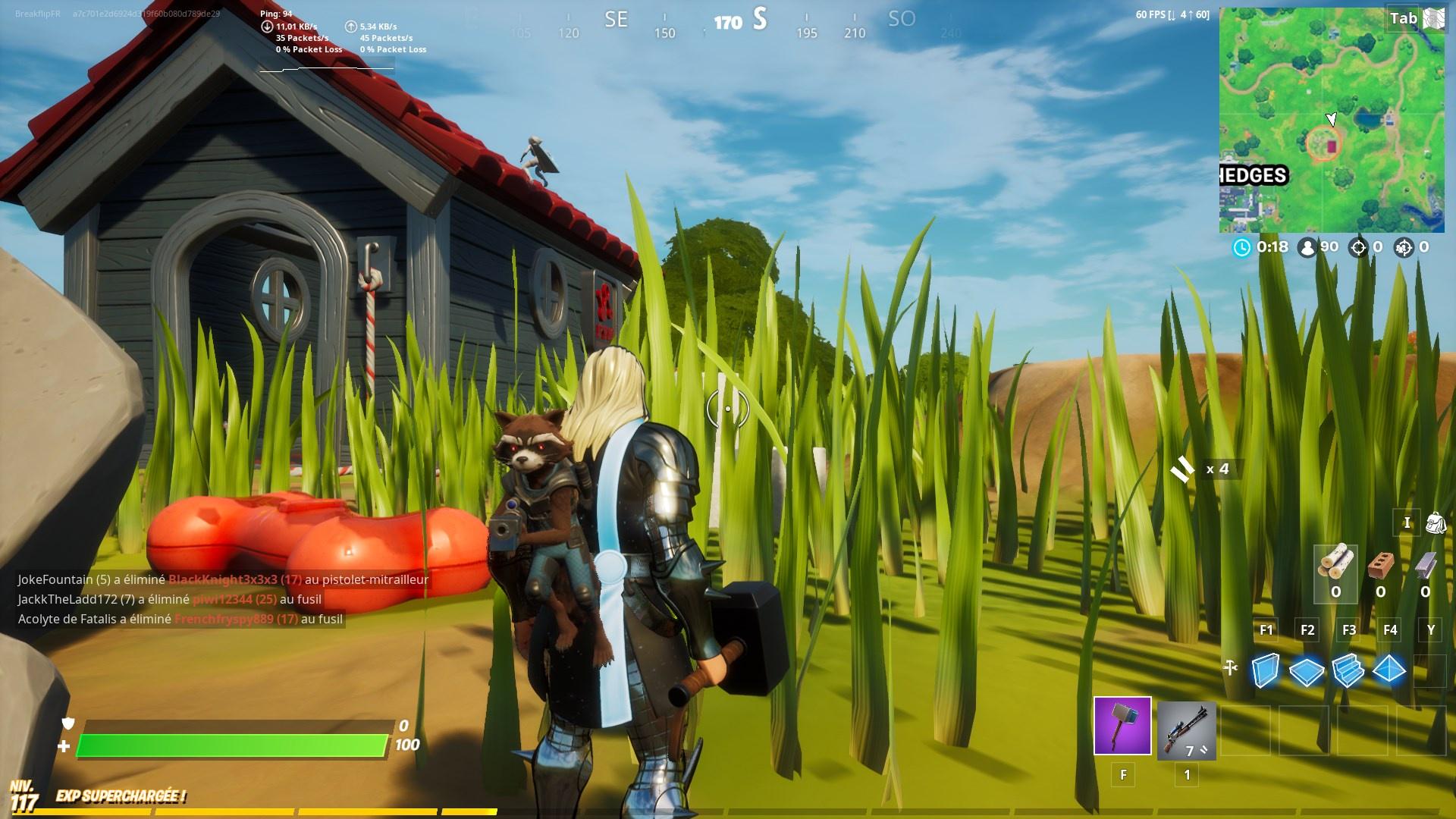The width and height of the screenshot is (1456, 819).
Task: Click the SE compass heading at the top
Action: coord(616,20)
